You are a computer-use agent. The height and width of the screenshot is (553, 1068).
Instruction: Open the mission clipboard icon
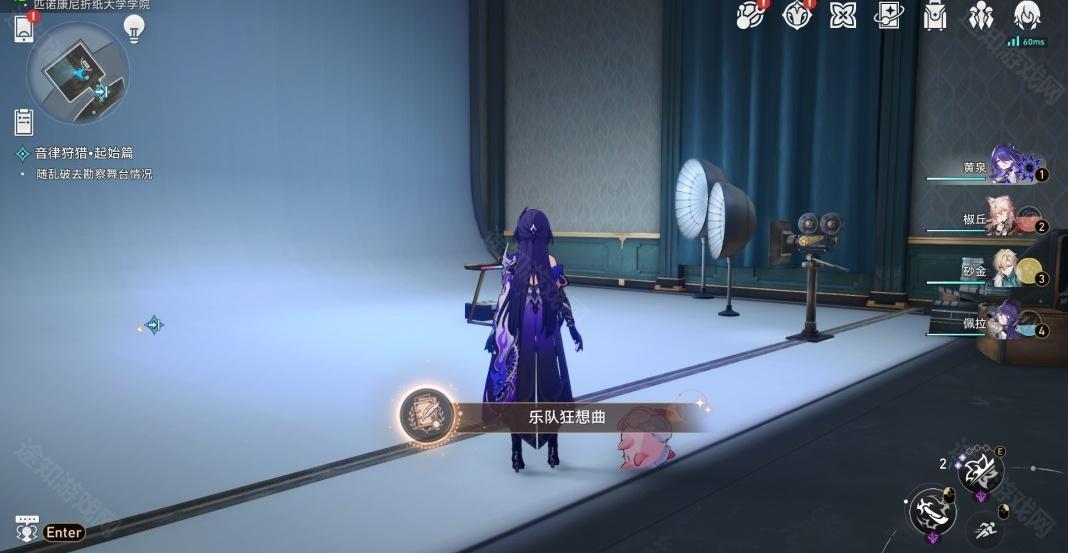coord(24,122)
